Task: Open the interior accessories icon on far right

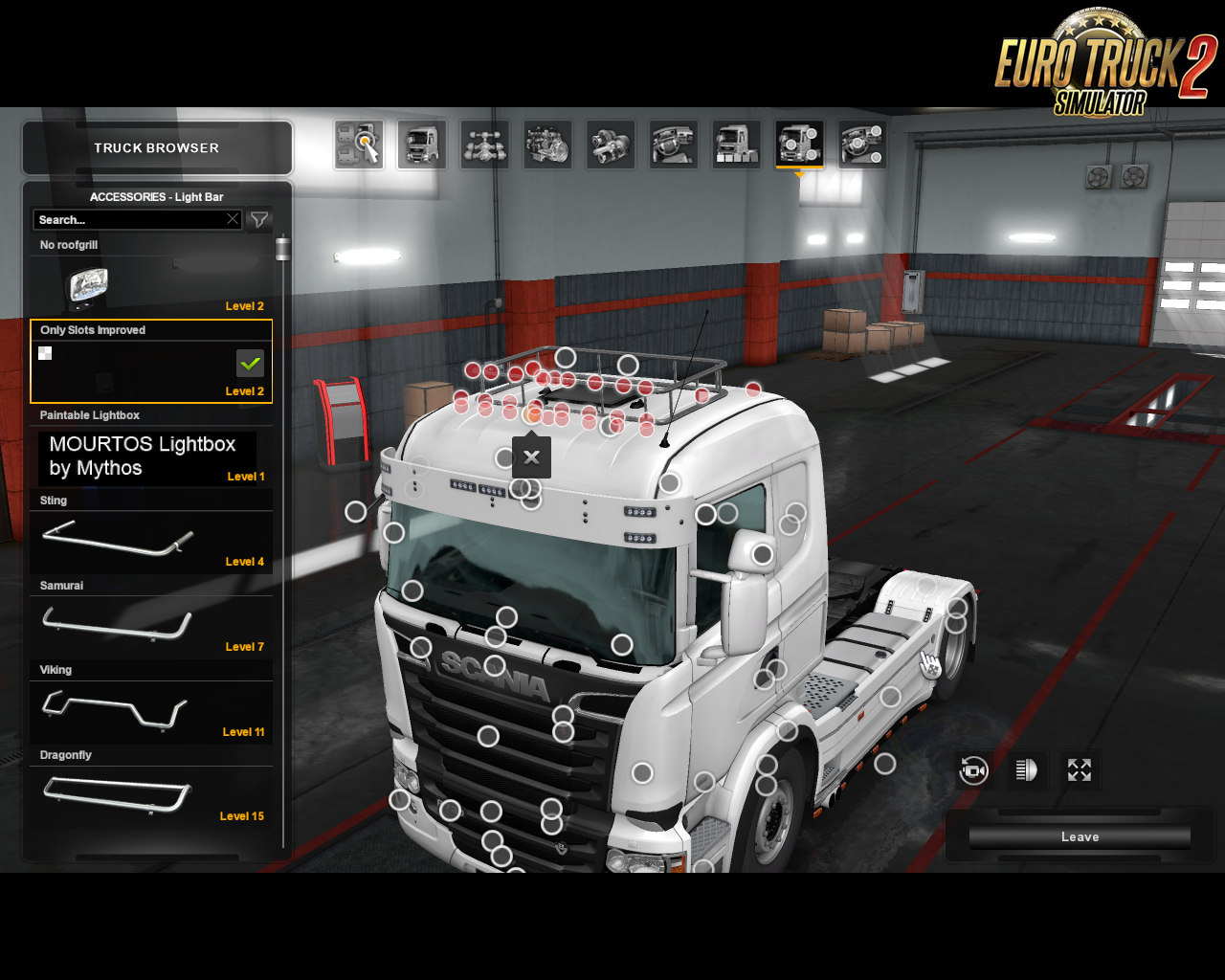Action: point(862,144)
